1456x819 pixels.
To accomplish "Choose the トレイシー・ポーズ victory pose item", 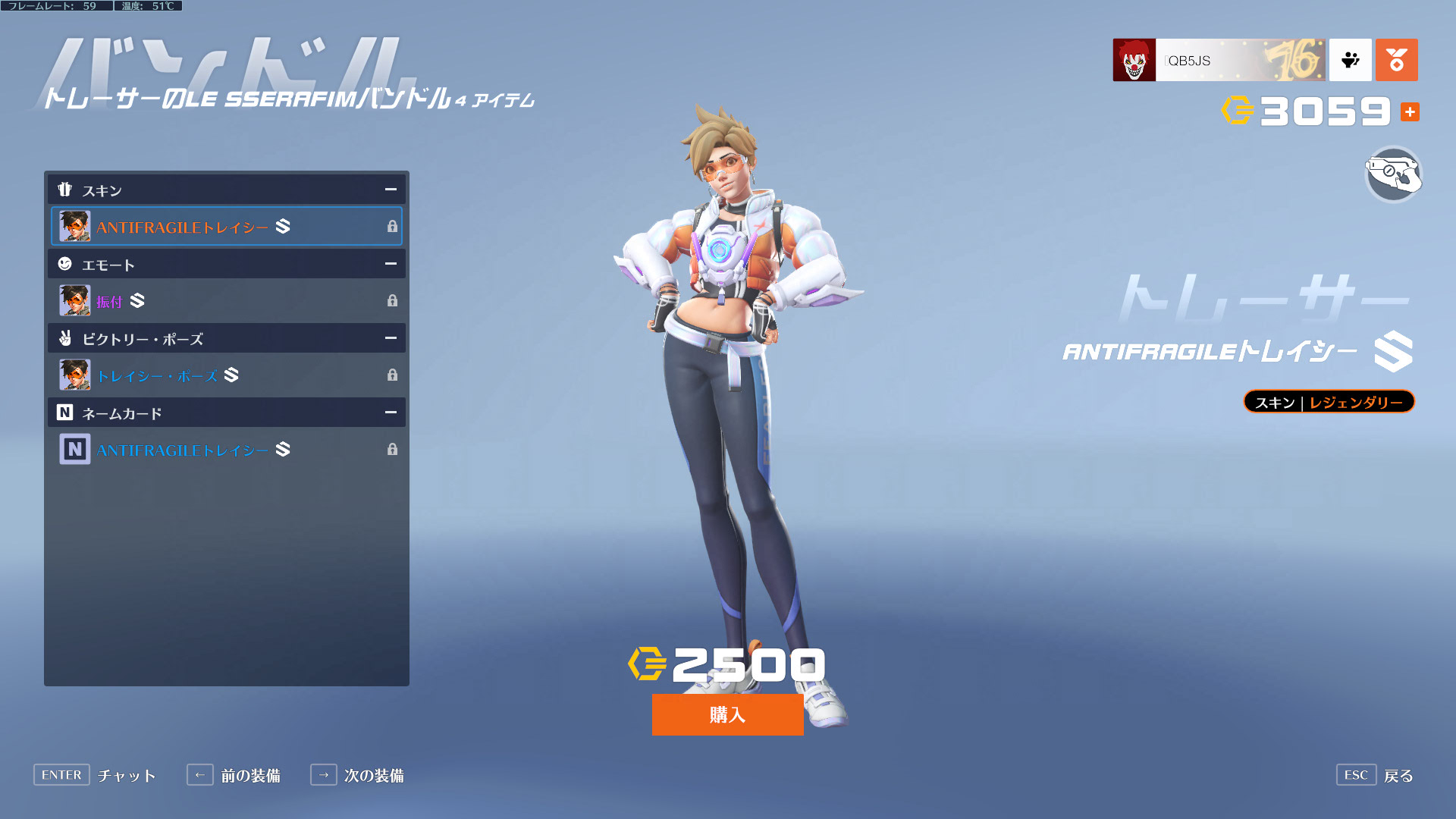I will click(x=226, y=375).
